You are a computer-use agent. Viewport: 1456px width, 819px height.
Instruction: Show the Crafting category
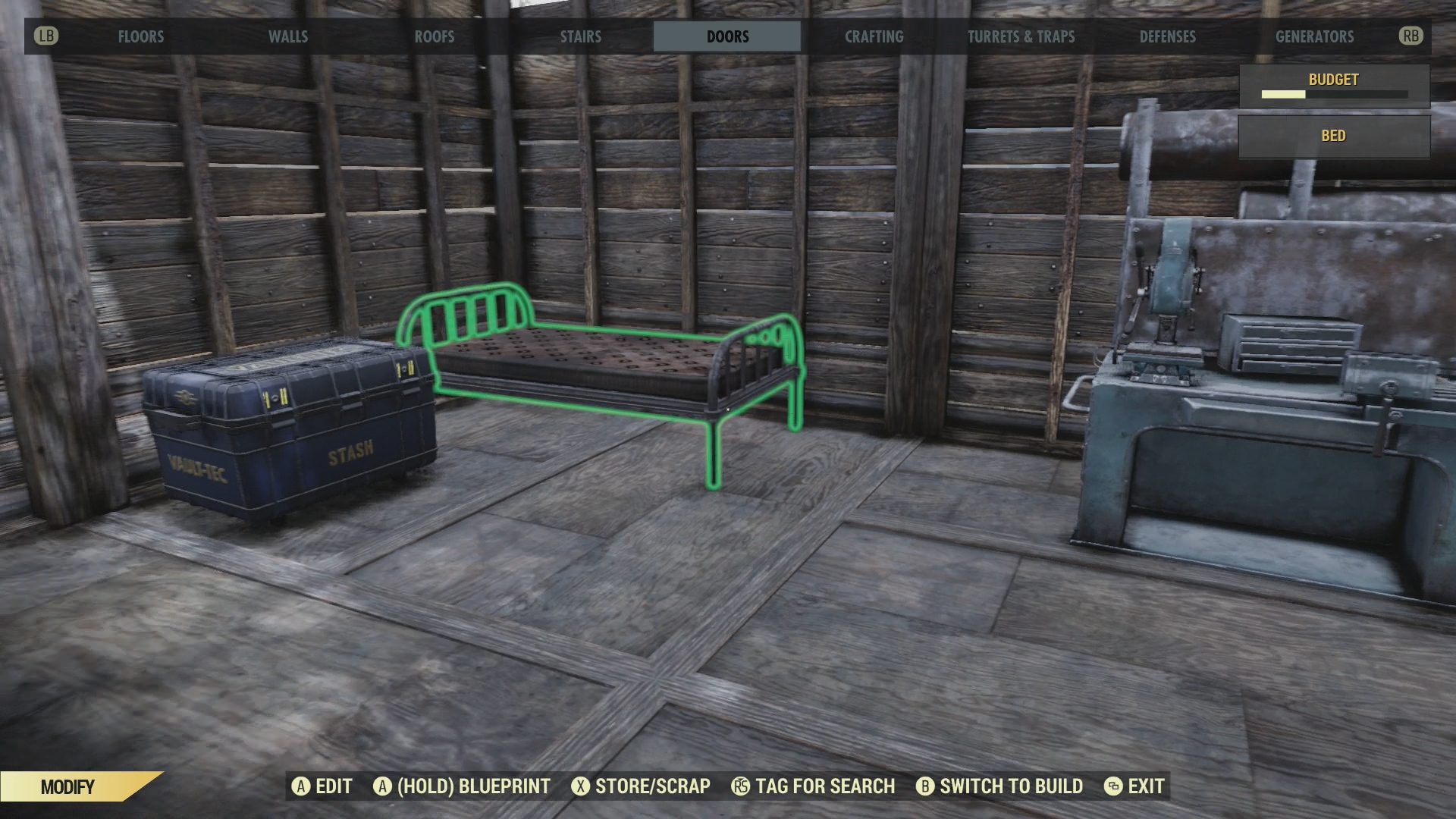[874, 36]
